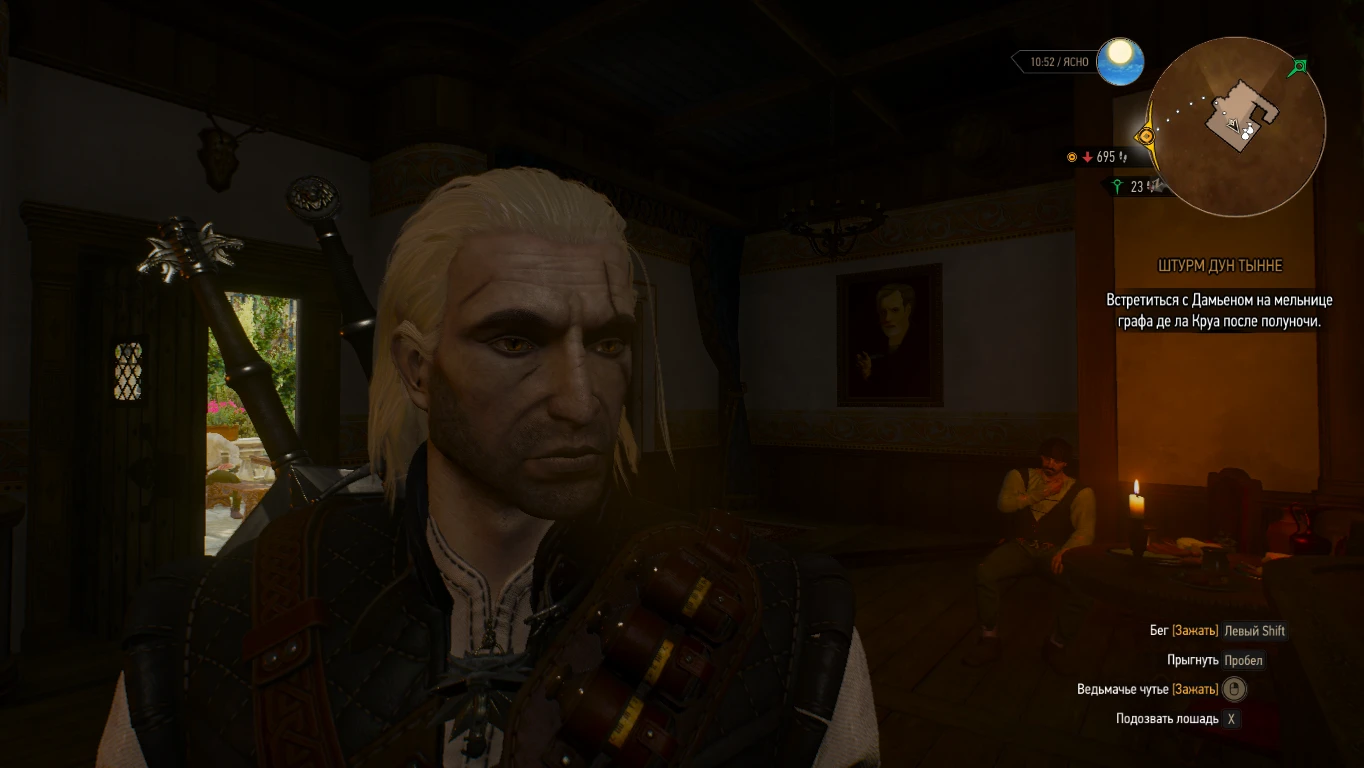Click the red down arrow beside 695
The width and height of the screenshot is (1364, 768).
1087,157
